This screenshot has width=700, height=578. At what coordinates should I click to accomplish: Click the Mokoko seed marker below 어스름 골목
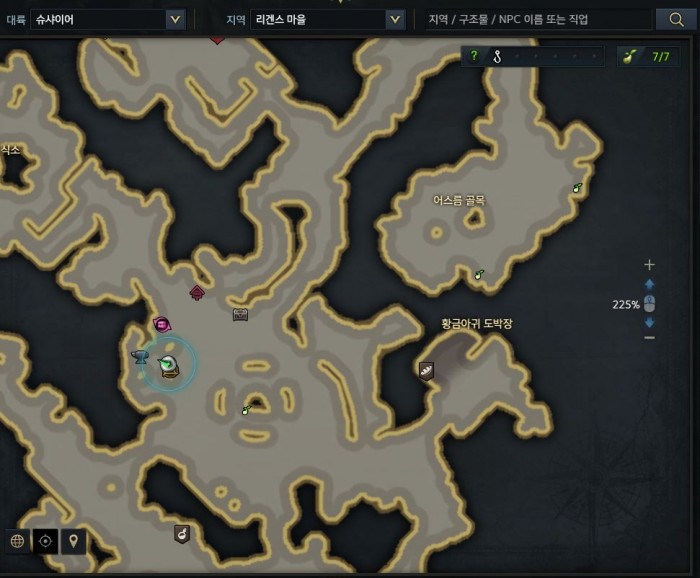479,274
